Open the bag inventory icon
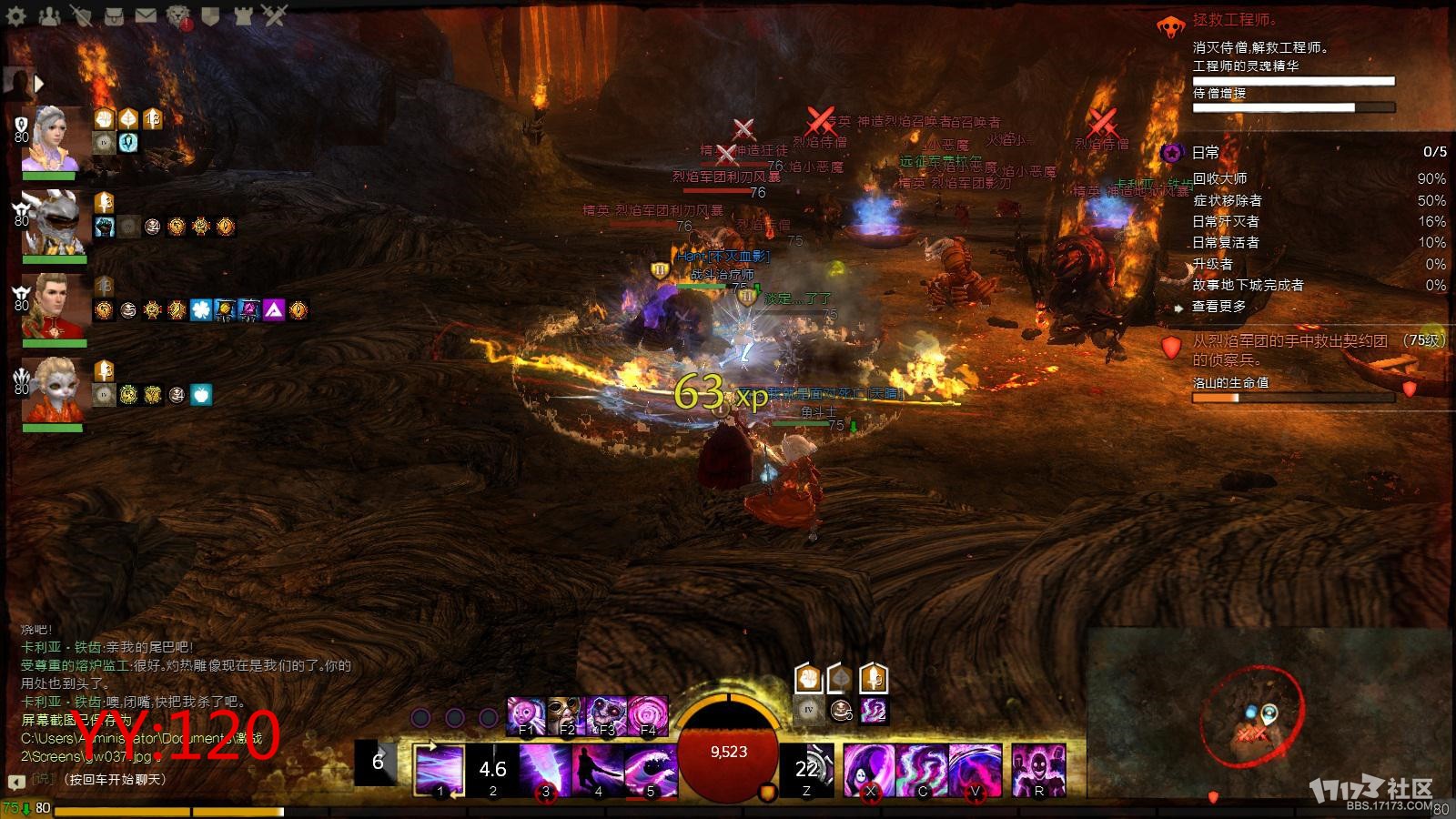The height and width of the screenshot is (819, 1456). pyautogui.click(x=114, y=15)
